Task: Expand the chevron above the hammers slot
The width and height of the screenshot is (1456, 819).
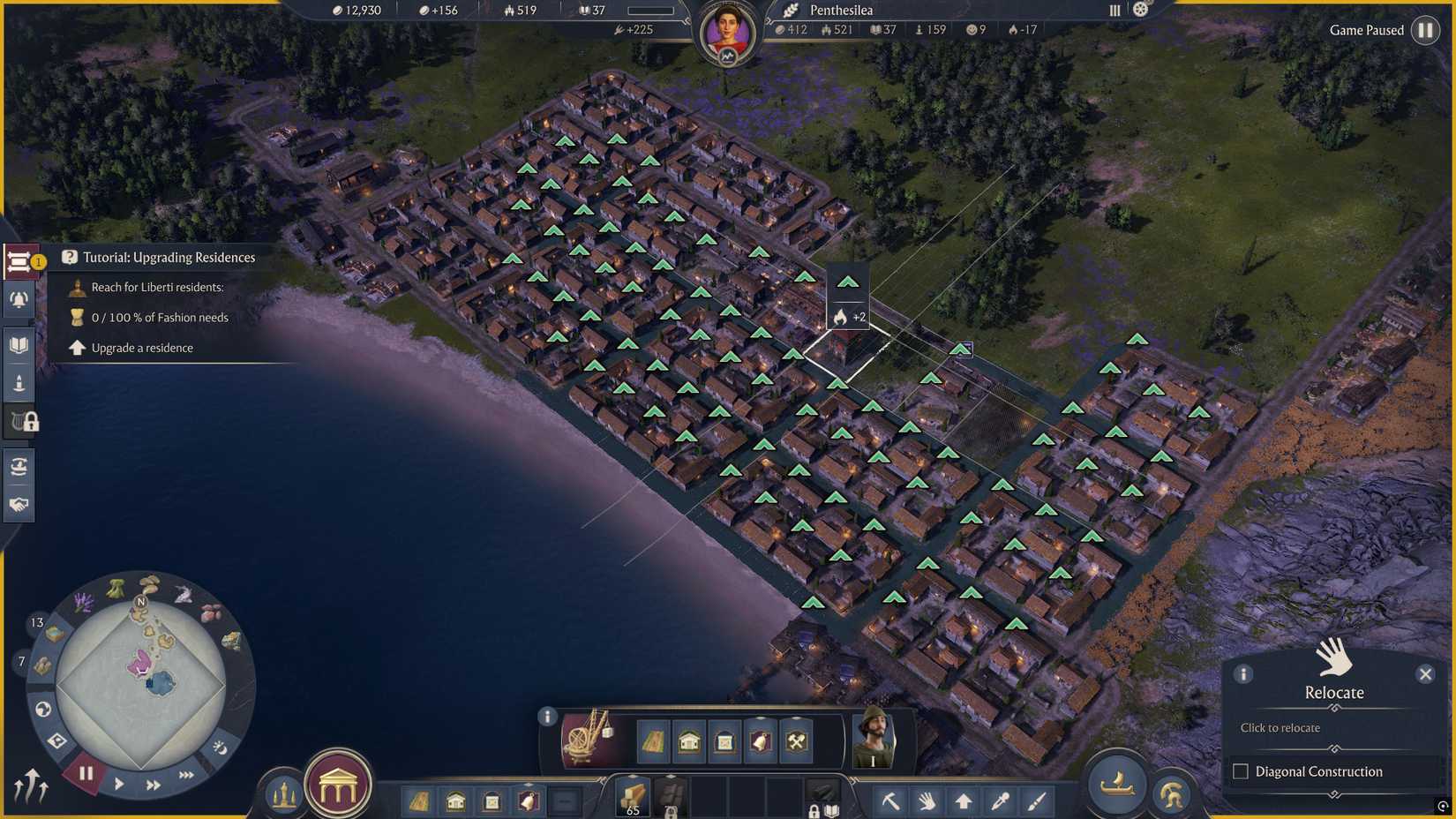Action: (x=796, y=717)
